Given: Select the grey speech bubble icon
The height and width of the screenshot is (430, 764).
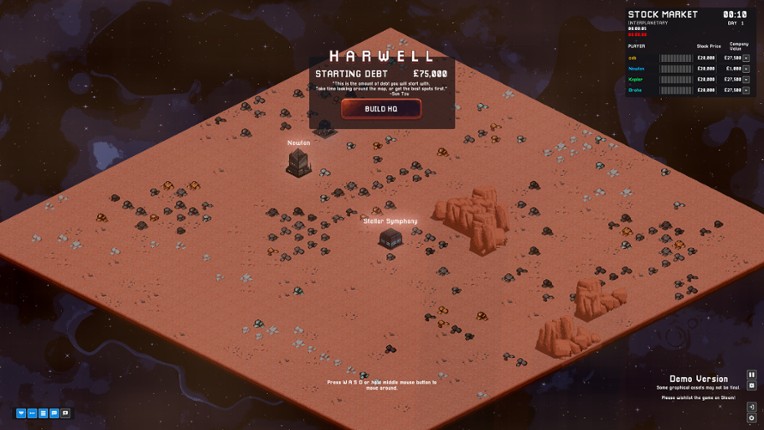Looking at the screenshot, I should click(66, 412).
